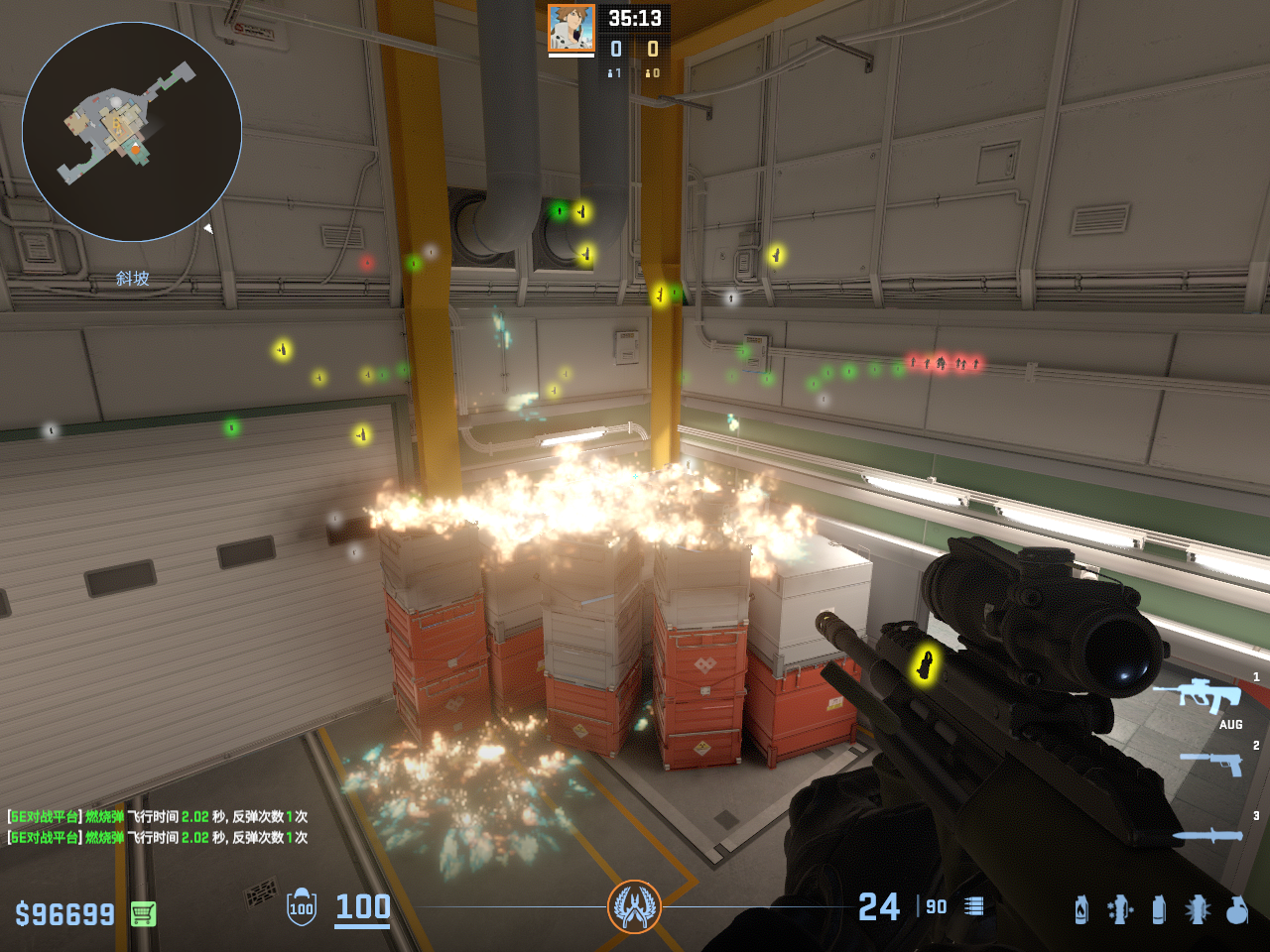Click the circular radar minimap
The height and width of the screenshot is (952, 1270).
[132, 132]
